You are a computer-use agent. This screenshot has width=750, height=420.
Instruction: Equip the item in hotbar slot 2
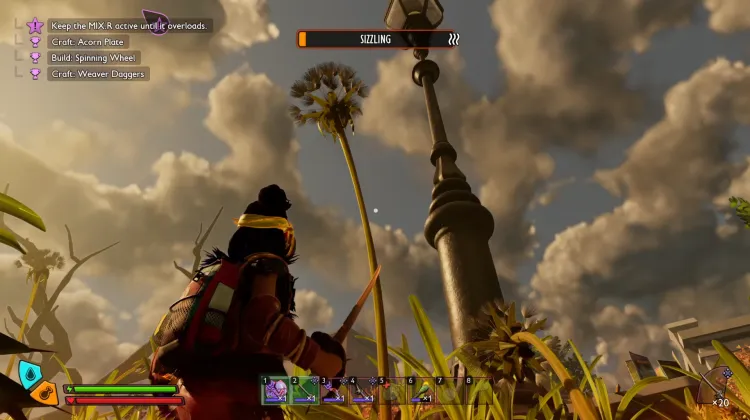pos(304,390)
